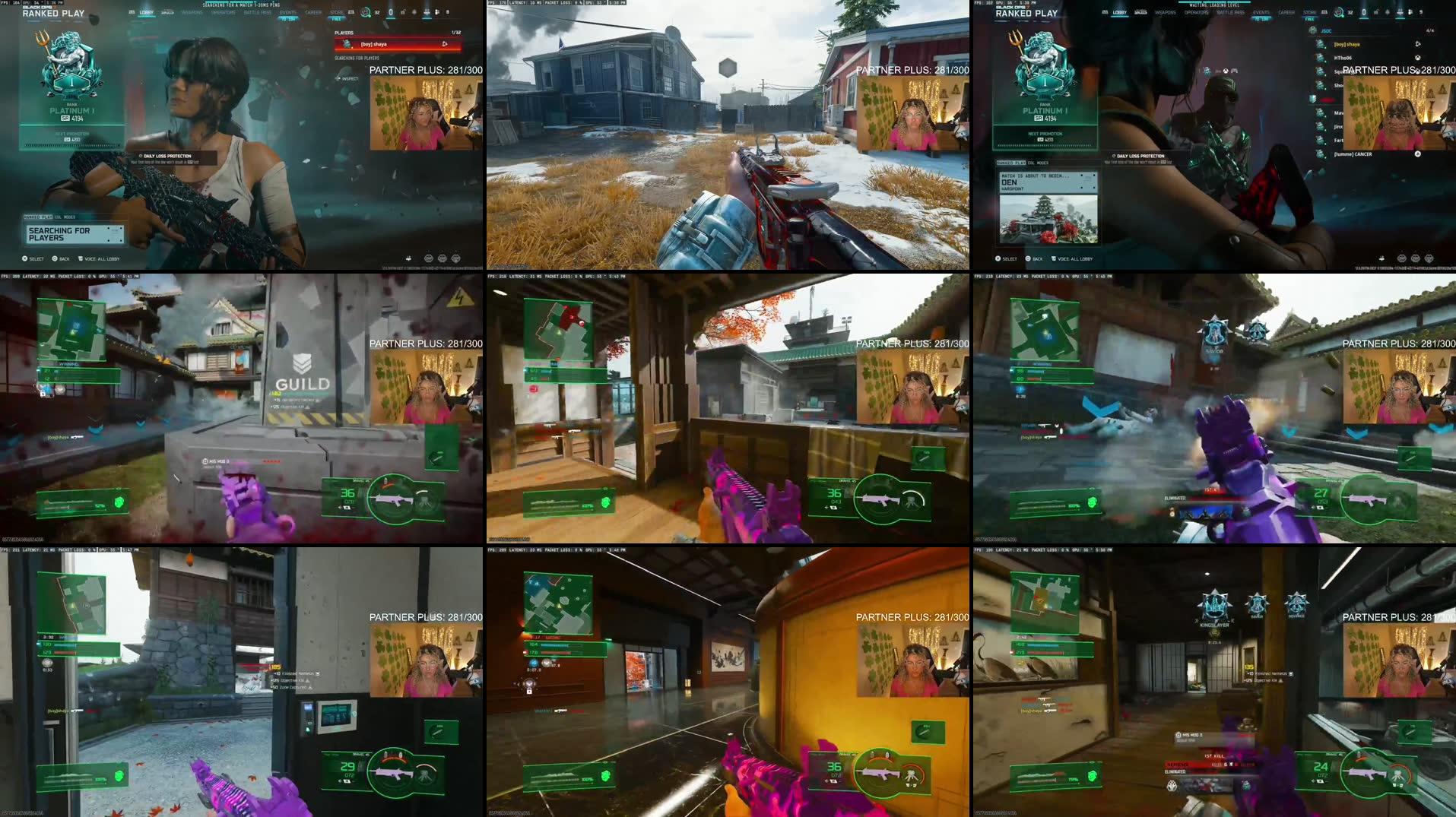Expand the JSOC party group showing 4/4

pyautogui.click(x=1326, y=31)
